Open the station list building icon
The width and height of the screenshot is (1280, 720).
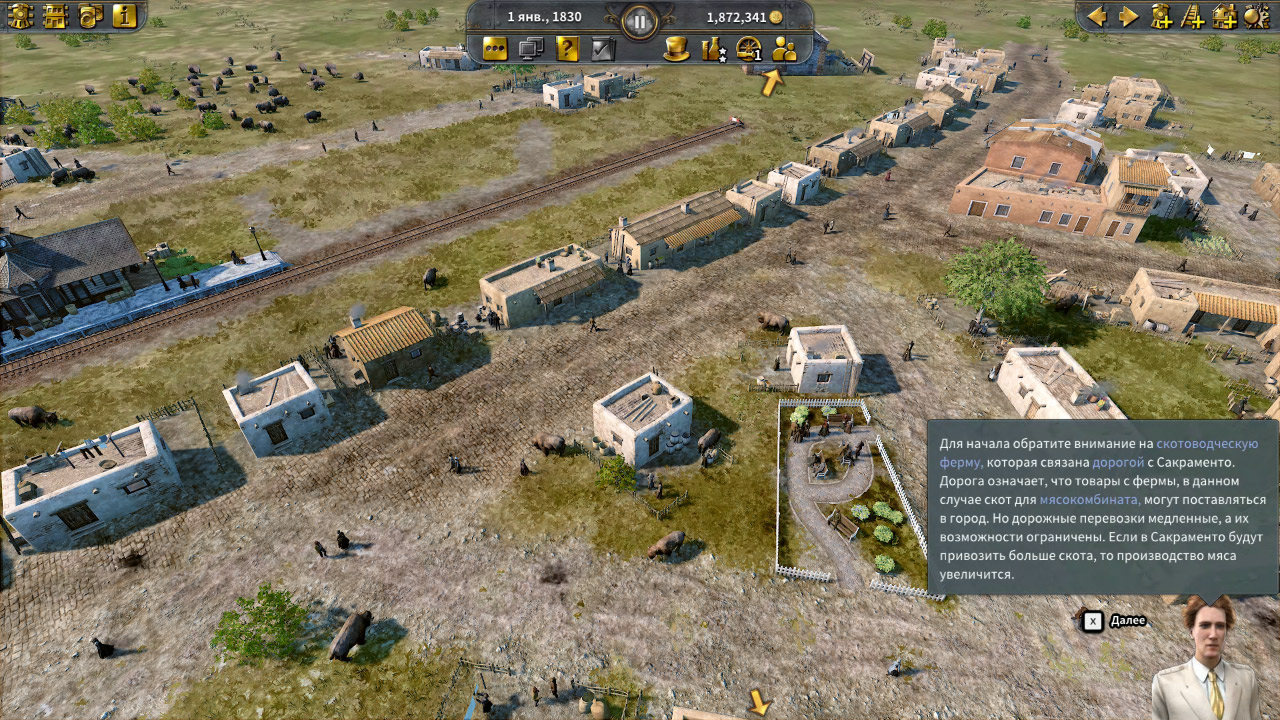pos(55,16)
